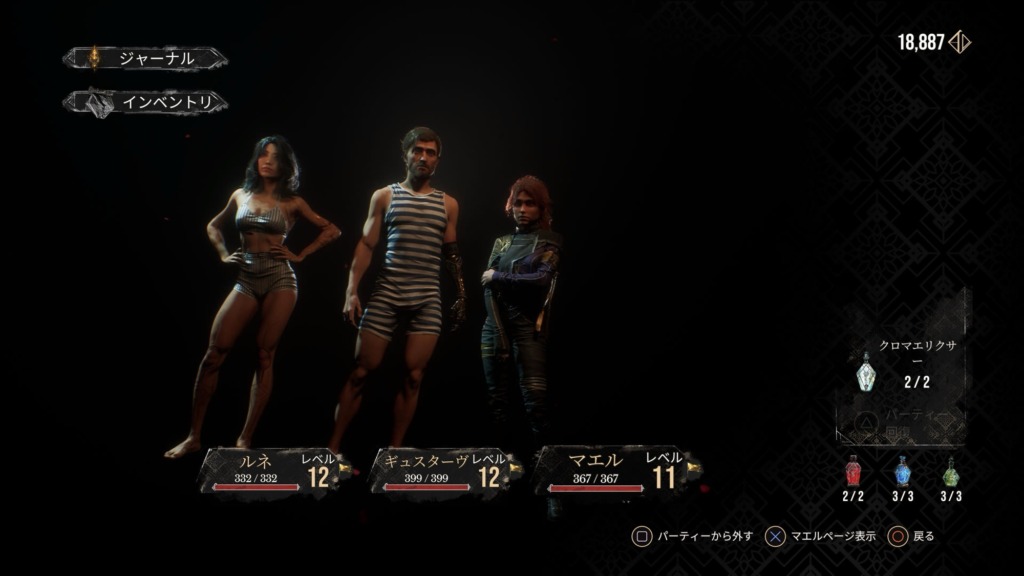
Task: Choose マエル's level 11 party card
Action: [x=612, y=470]
